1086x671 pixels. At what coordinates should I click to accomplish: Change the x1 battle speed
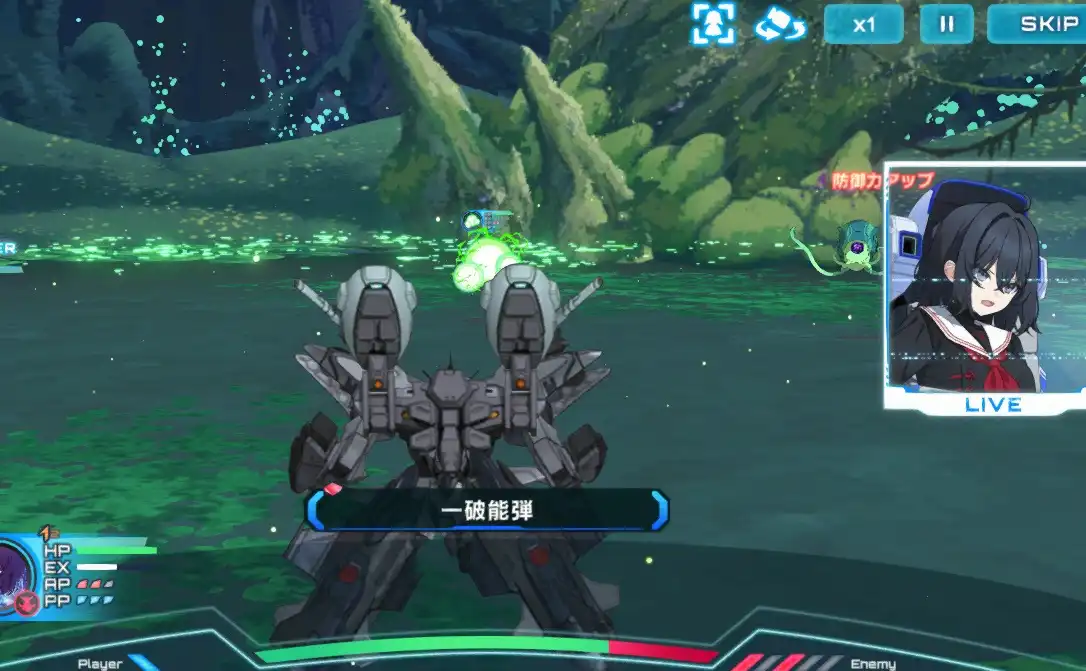(863, 24)
